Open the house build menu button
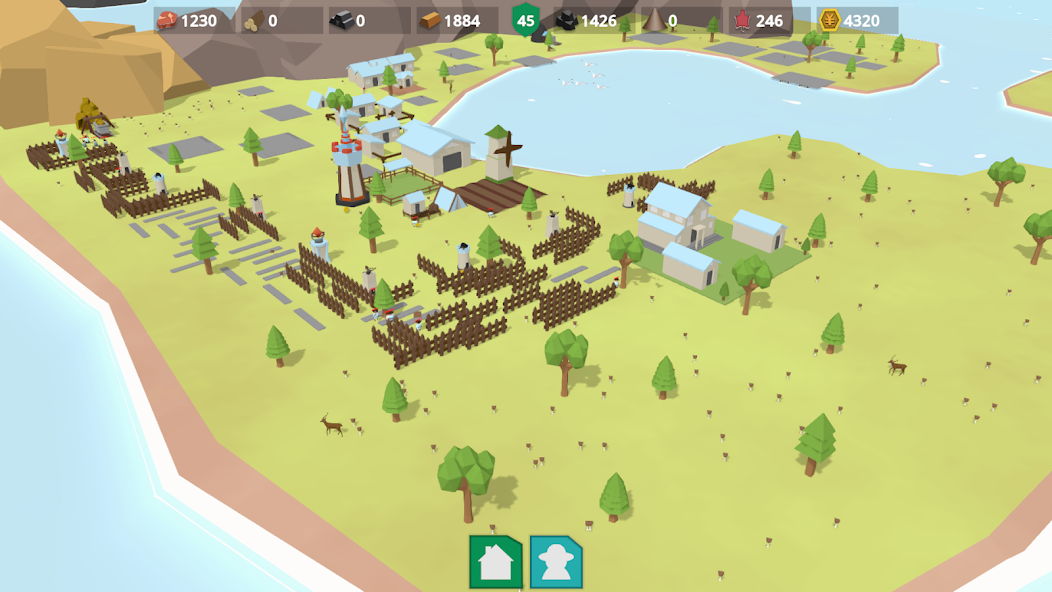 tap(496, 562)
